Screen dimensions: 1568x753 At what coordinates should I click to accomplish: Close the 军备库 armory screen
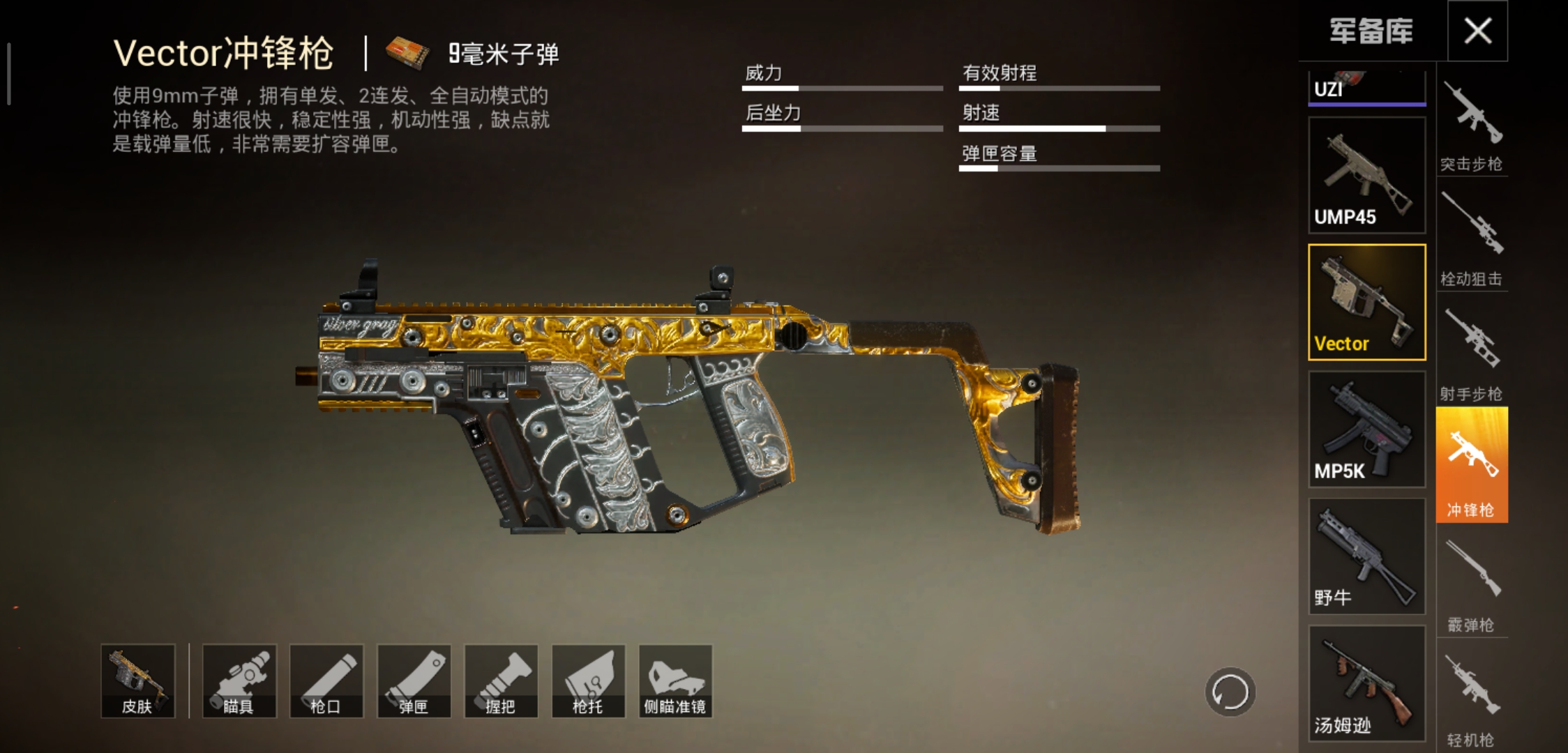[x=1477, y=31]
